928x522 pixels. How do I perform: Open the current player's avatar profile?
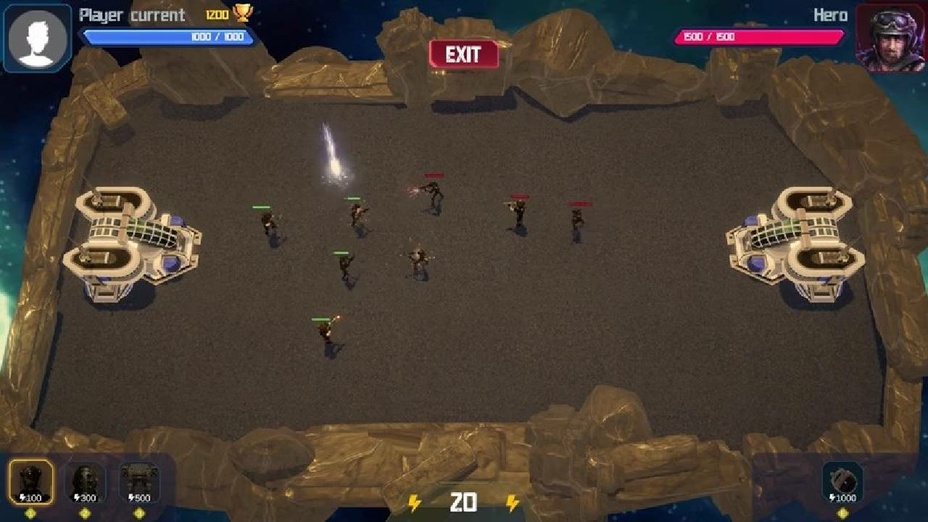coord(37,38)
